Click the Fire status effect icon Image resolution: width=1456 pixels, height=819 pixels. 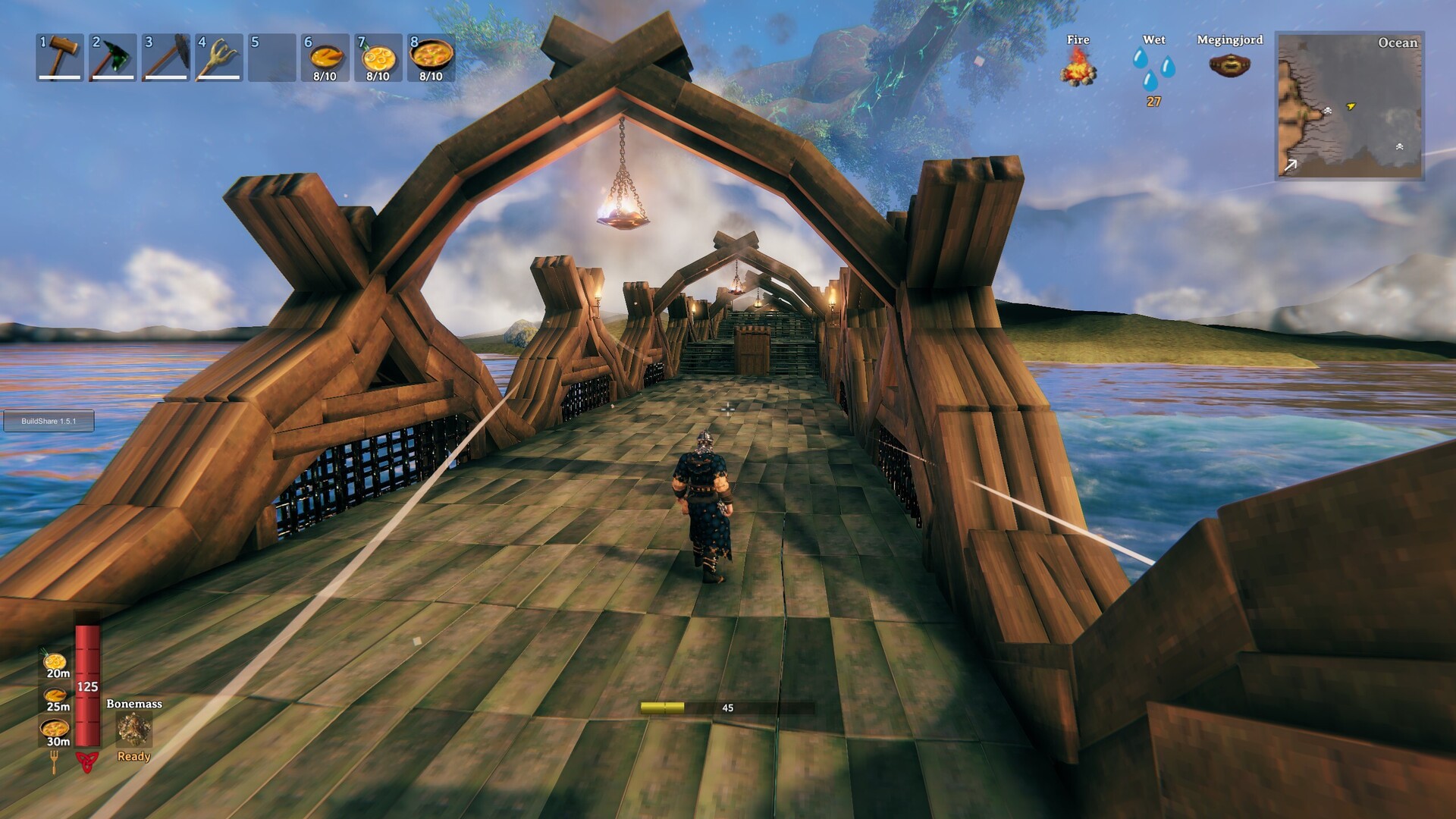coord(1078,72)
